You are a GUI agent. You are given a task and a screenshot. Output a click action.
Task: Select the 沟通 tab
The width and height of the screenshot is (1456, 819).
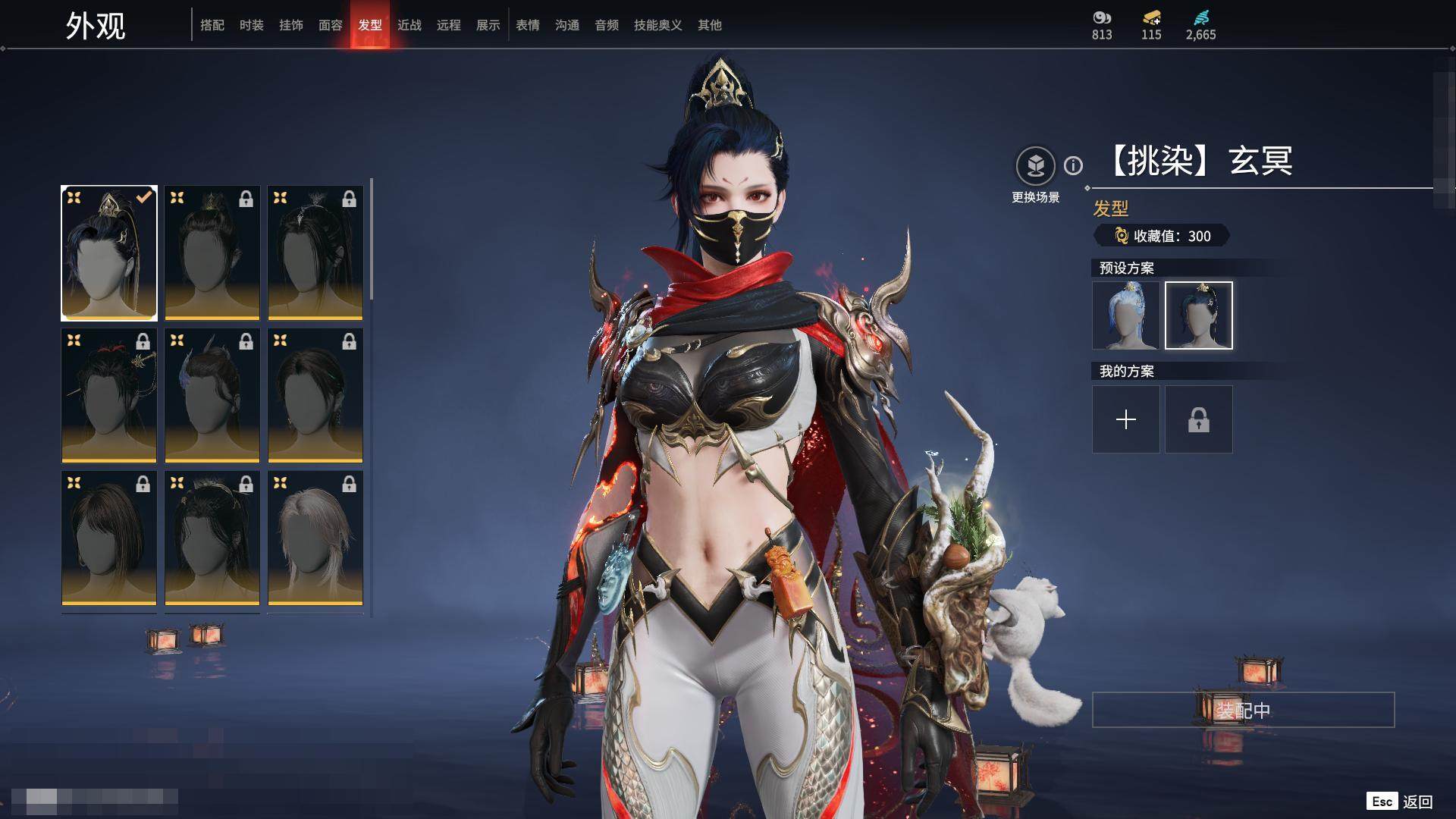coord(567,25)
